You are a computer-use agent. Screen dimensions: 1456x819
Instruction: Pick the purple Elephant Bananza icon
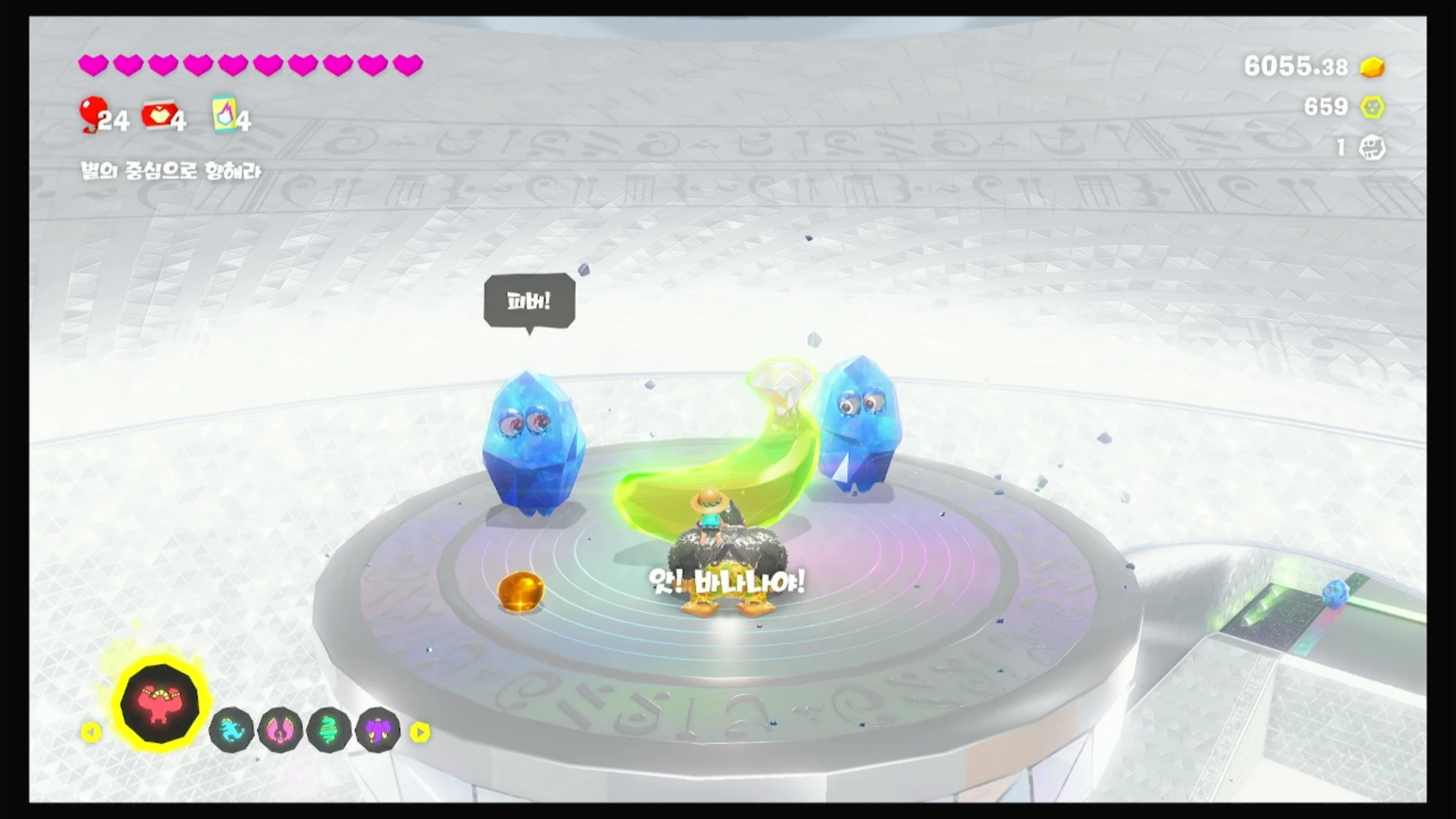point(378,731)
